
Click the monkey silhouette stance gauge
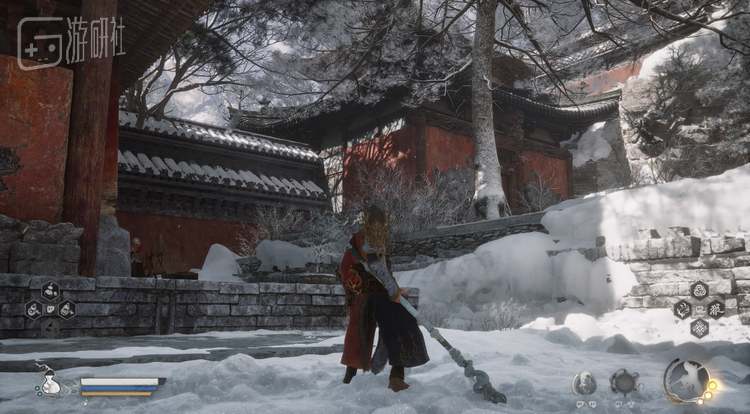(x=685, y=380)
